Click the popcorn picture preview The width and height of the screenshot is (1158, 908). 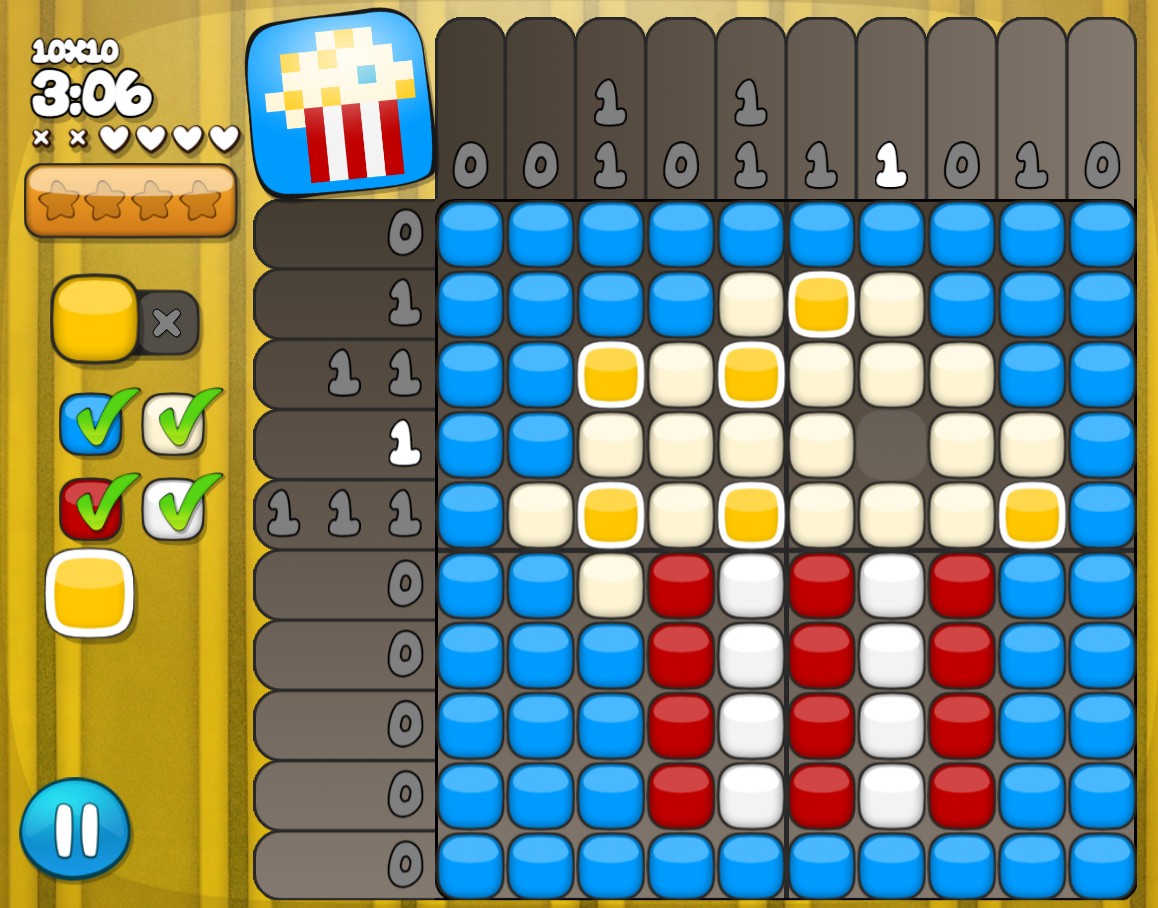point(340,103)
